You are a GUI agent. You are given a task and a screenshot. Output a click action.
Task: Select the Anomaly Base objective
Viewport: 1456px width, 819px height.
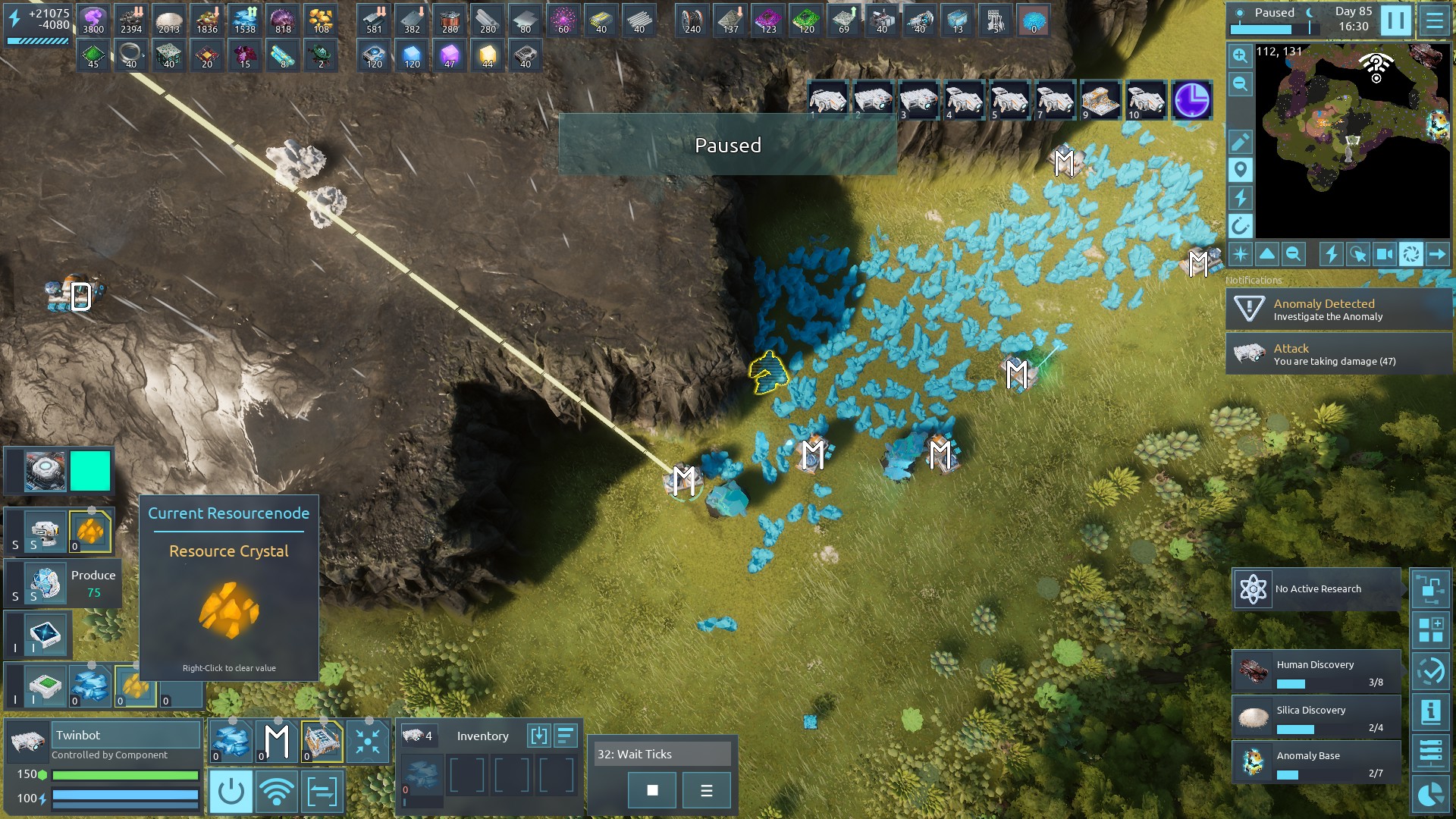[1316, 763]
